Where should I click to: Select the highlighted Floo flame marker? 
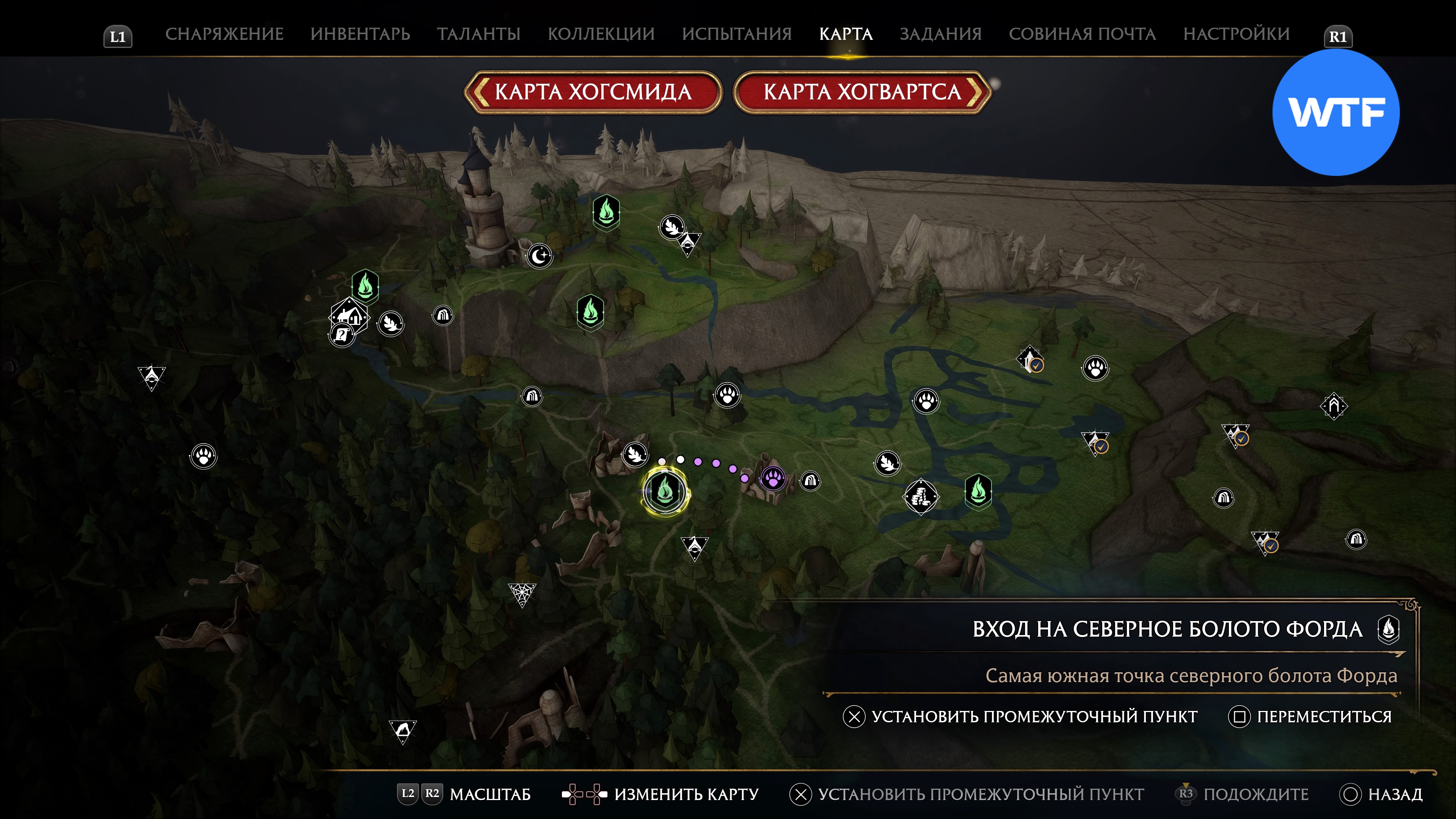(x=665, y=491)
